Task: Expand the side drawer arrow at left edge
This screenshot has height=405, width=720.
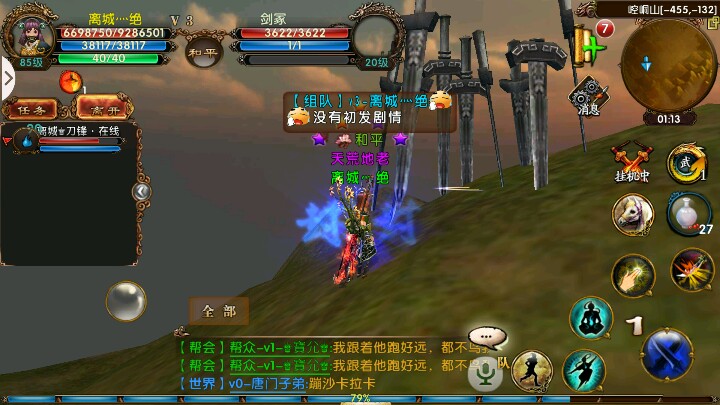Action: 7,77
